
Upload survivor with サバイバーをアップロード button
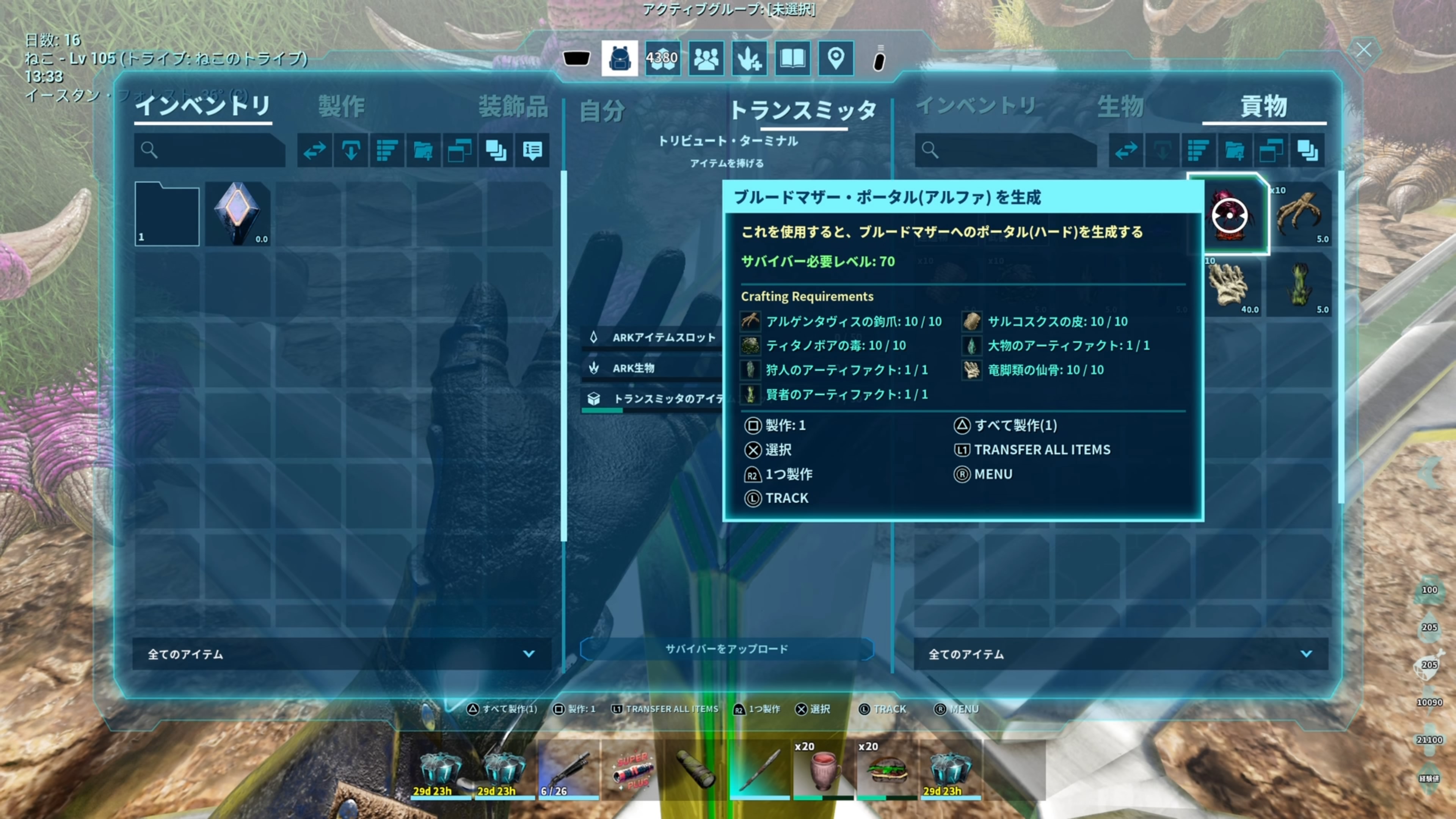click(726, 649)
